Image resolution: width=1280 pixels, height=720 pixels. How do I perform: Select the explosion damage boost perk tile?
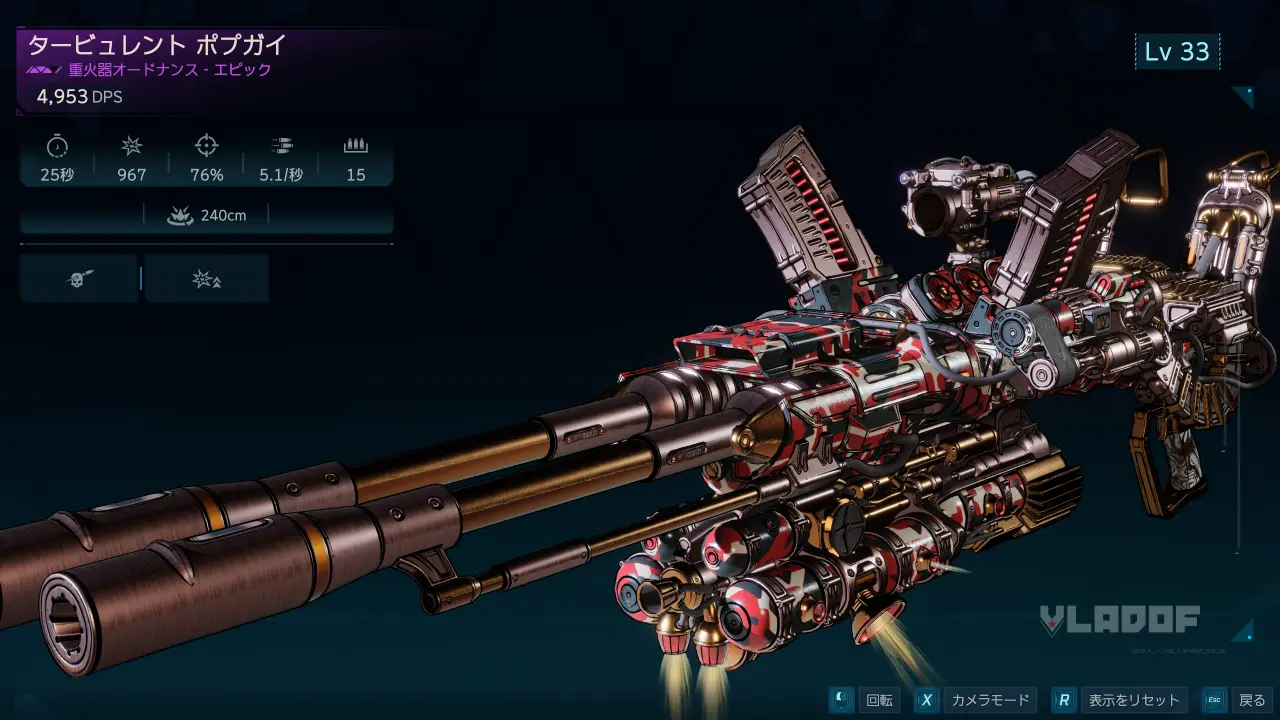tap(206, 279)
